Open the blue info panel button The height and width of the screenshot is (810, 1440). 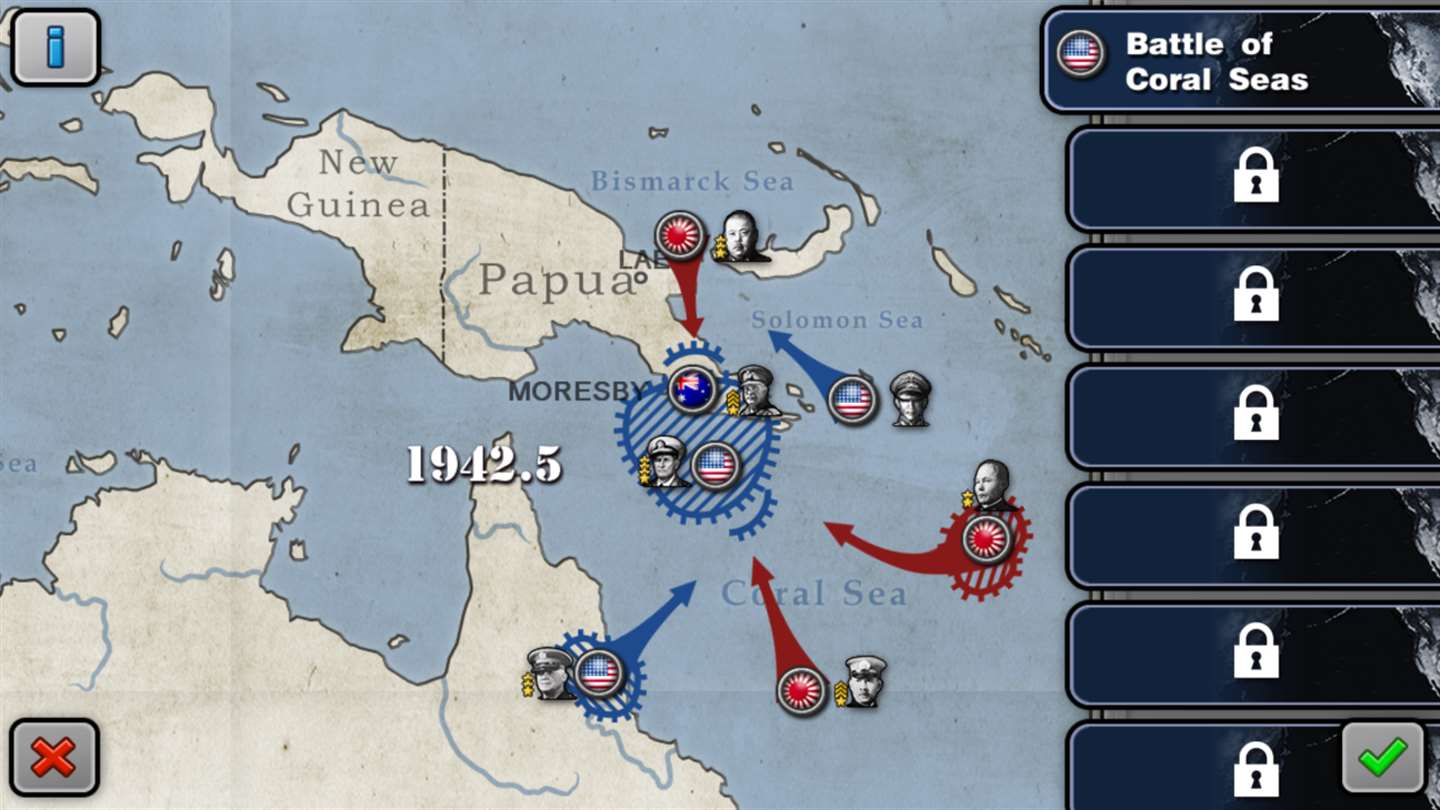click(x=55, y=47)
